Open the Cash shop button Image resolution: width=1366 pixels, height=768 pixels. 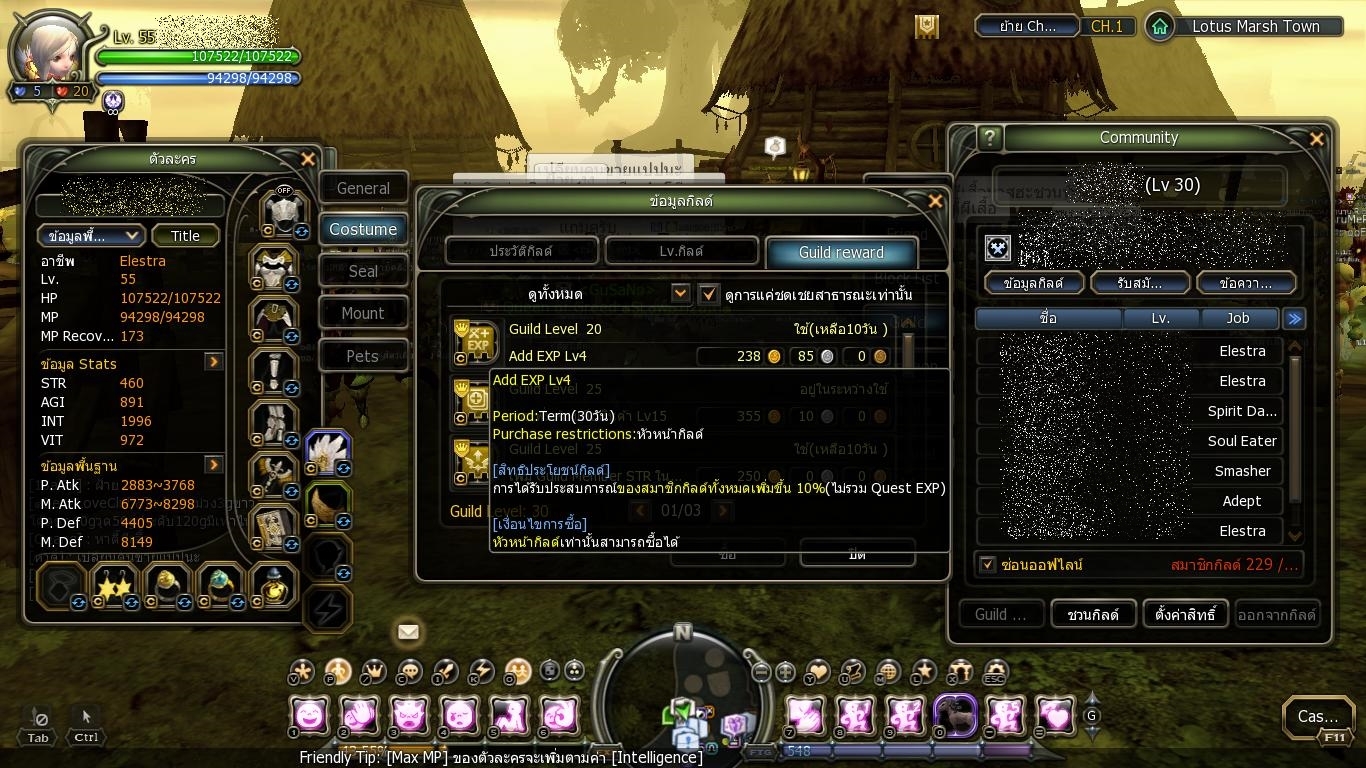(x=1318, y=716)
